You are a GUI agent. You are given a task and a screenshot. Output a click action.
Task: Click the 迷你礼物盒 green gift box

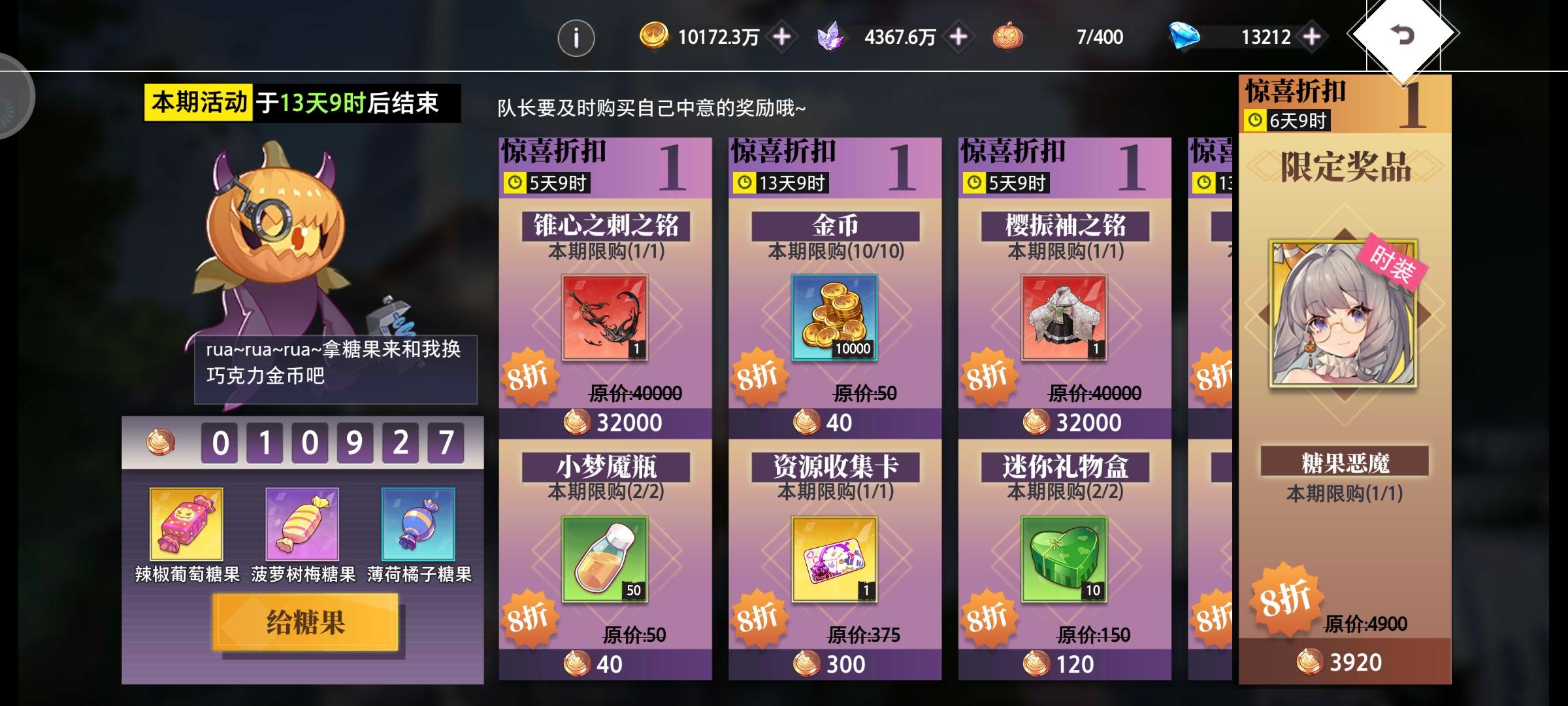[x=1062, y=559]
